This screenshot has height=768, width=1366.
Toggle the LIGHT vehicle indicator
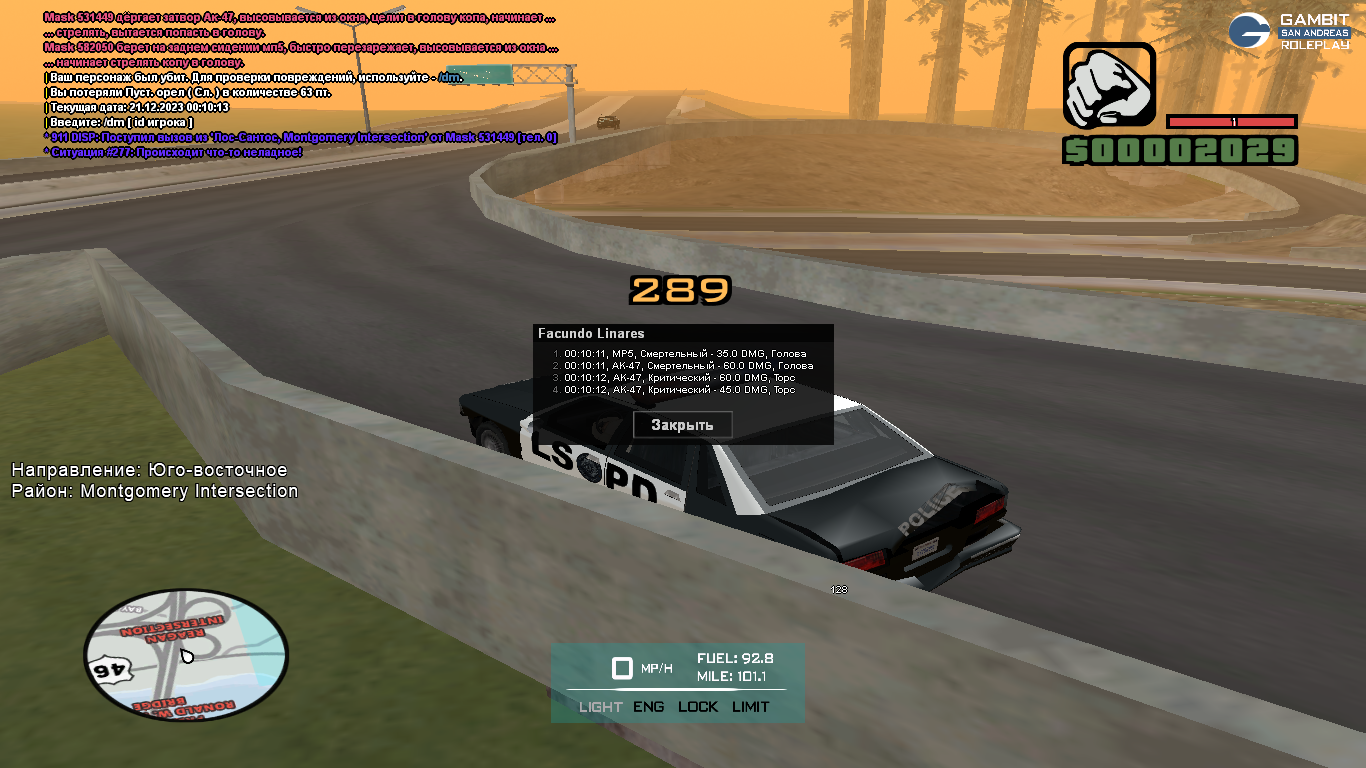(600, 707)
